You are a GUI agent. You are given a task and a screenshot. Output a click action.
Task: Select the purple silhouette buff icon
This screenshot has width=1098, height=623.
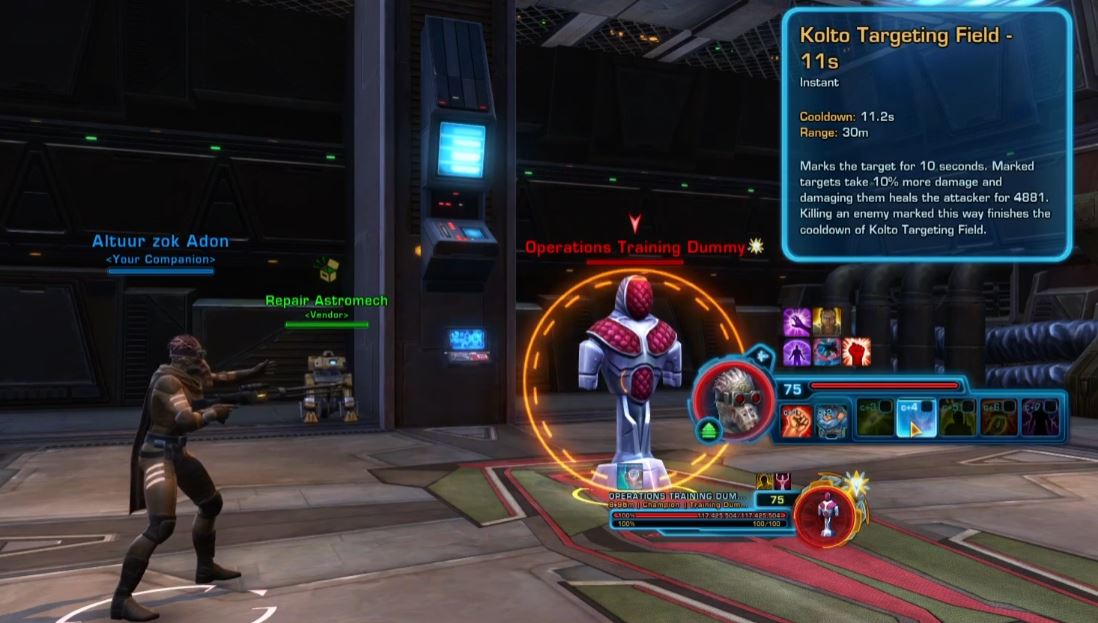797,352
